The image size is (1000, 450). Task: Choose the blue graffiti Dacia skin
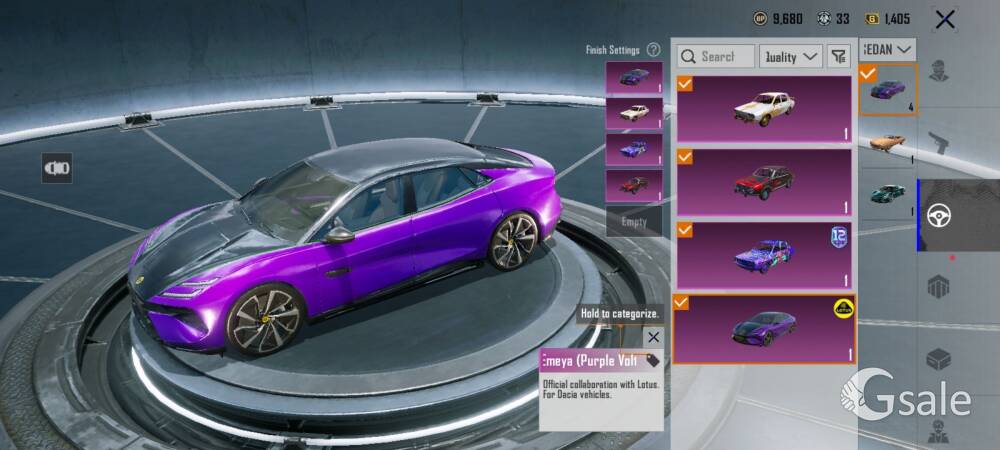tap(764, 255)
